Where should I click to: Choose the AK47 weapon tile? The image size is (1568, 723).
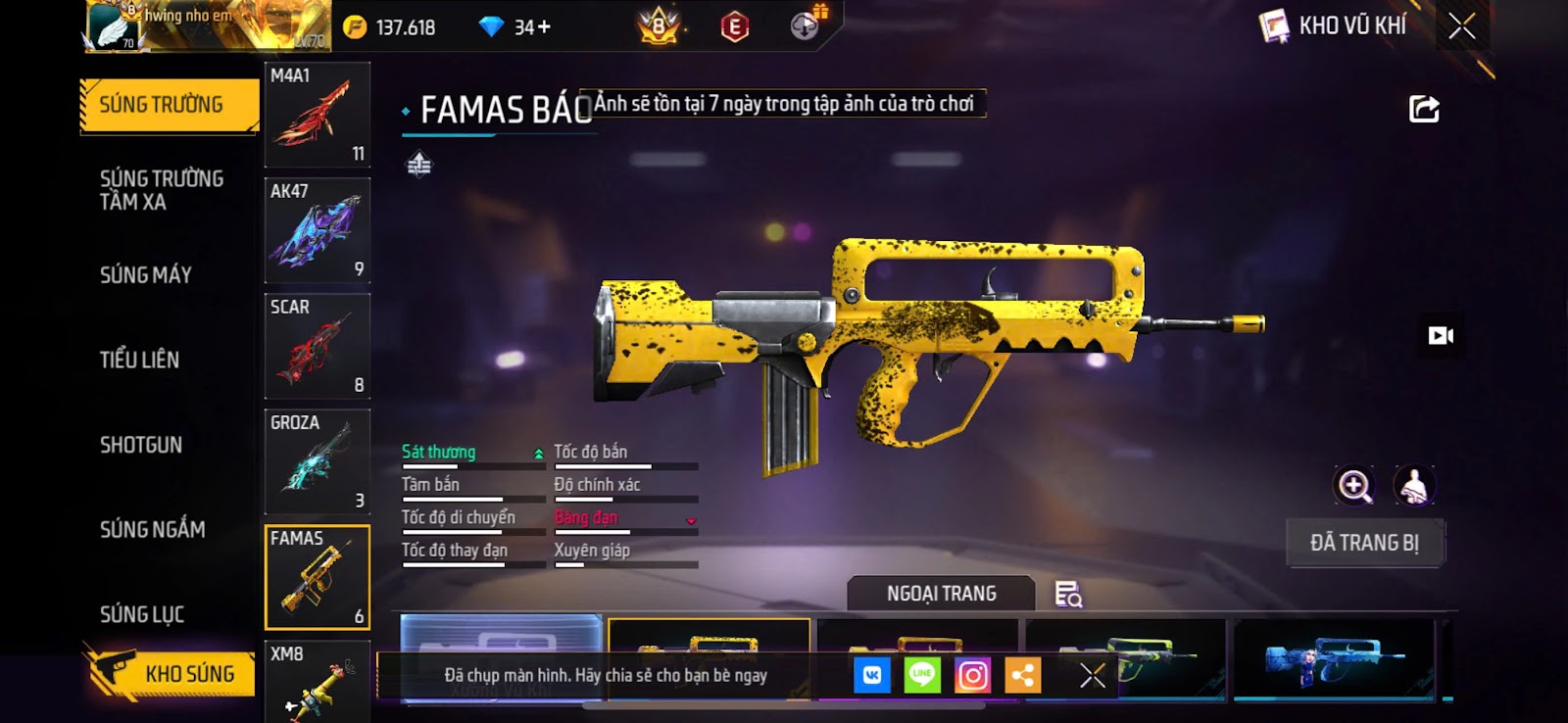317,230
